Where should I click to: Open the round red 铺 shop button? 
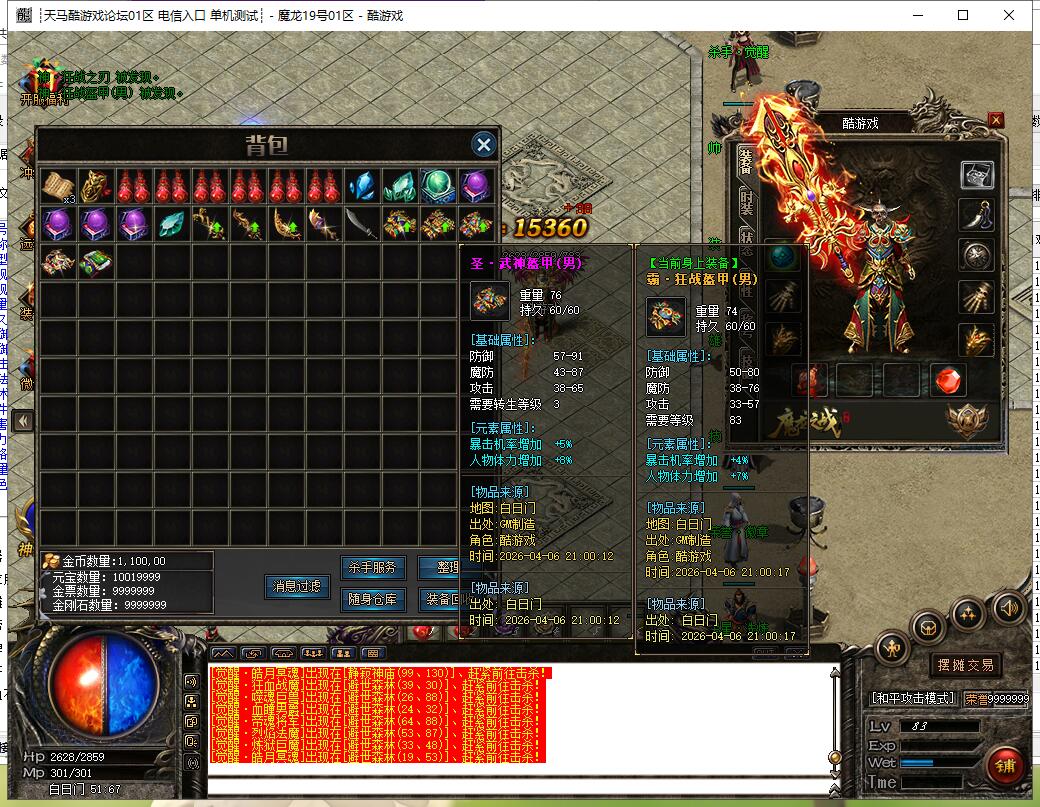(1005, 765)
